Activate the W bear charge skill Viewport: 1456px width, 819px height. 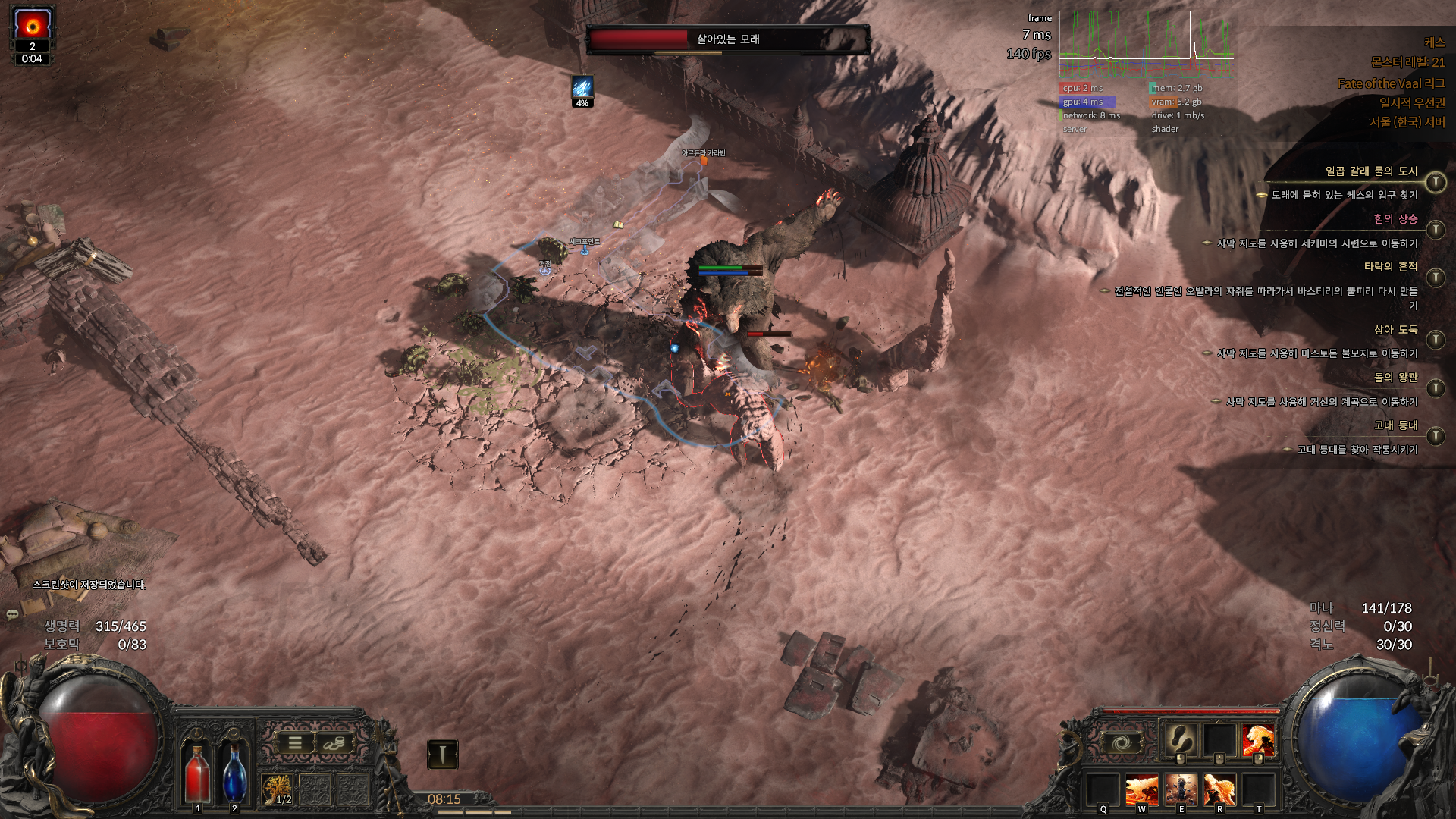[1141, 789]
